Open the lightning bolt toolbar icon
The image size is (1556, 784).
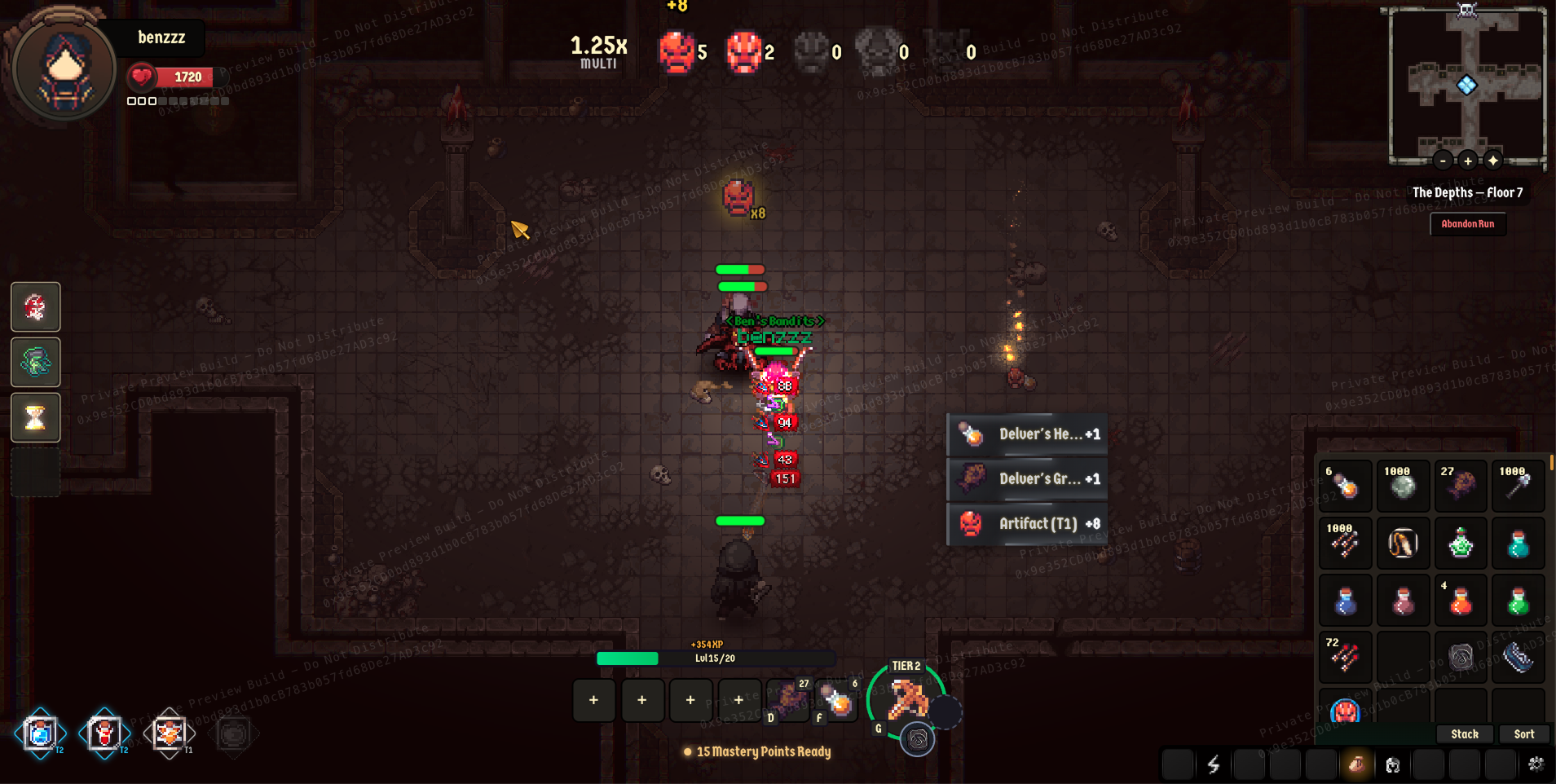(1213, 764)
